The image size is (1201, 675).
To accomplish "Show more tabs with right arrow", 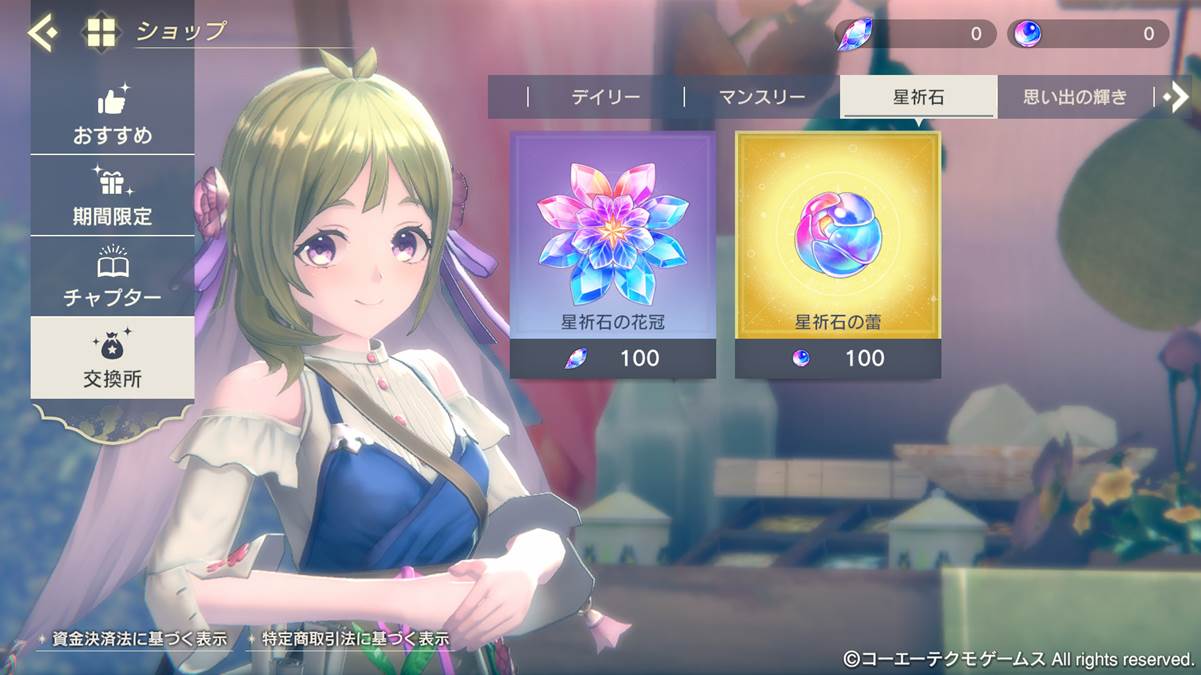I will pos(1176,96).
